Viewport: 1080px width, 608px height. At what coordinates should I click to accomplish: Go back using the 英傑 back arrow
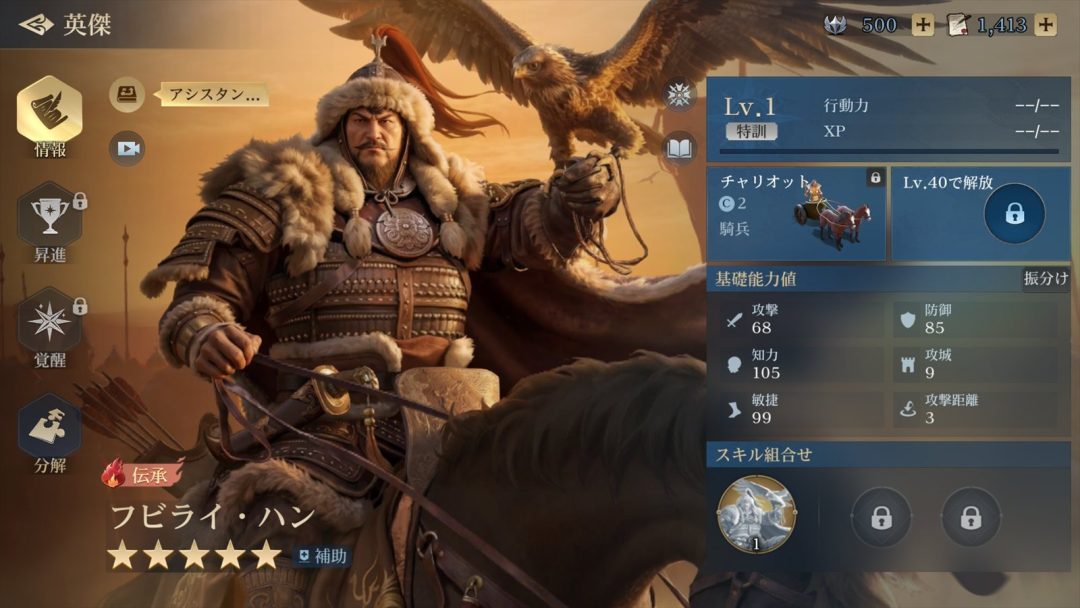36,24
